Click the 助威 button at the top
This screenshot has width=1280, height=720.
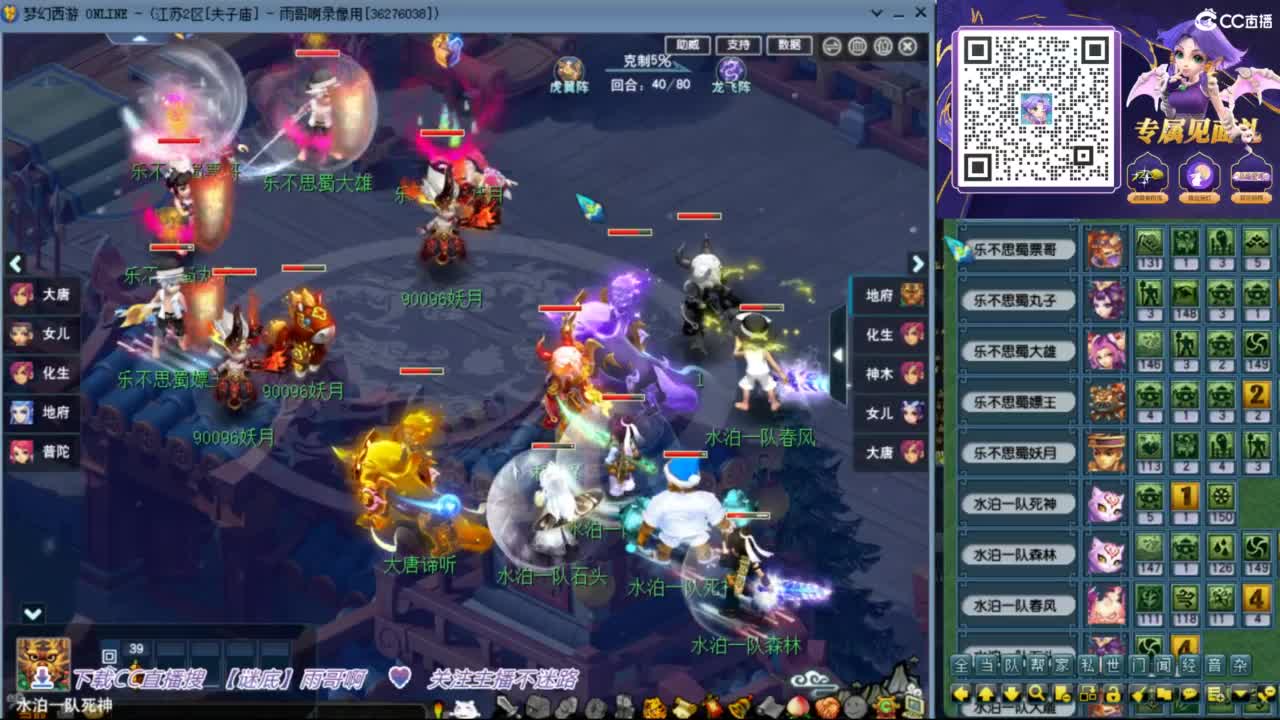coord(689,44)
